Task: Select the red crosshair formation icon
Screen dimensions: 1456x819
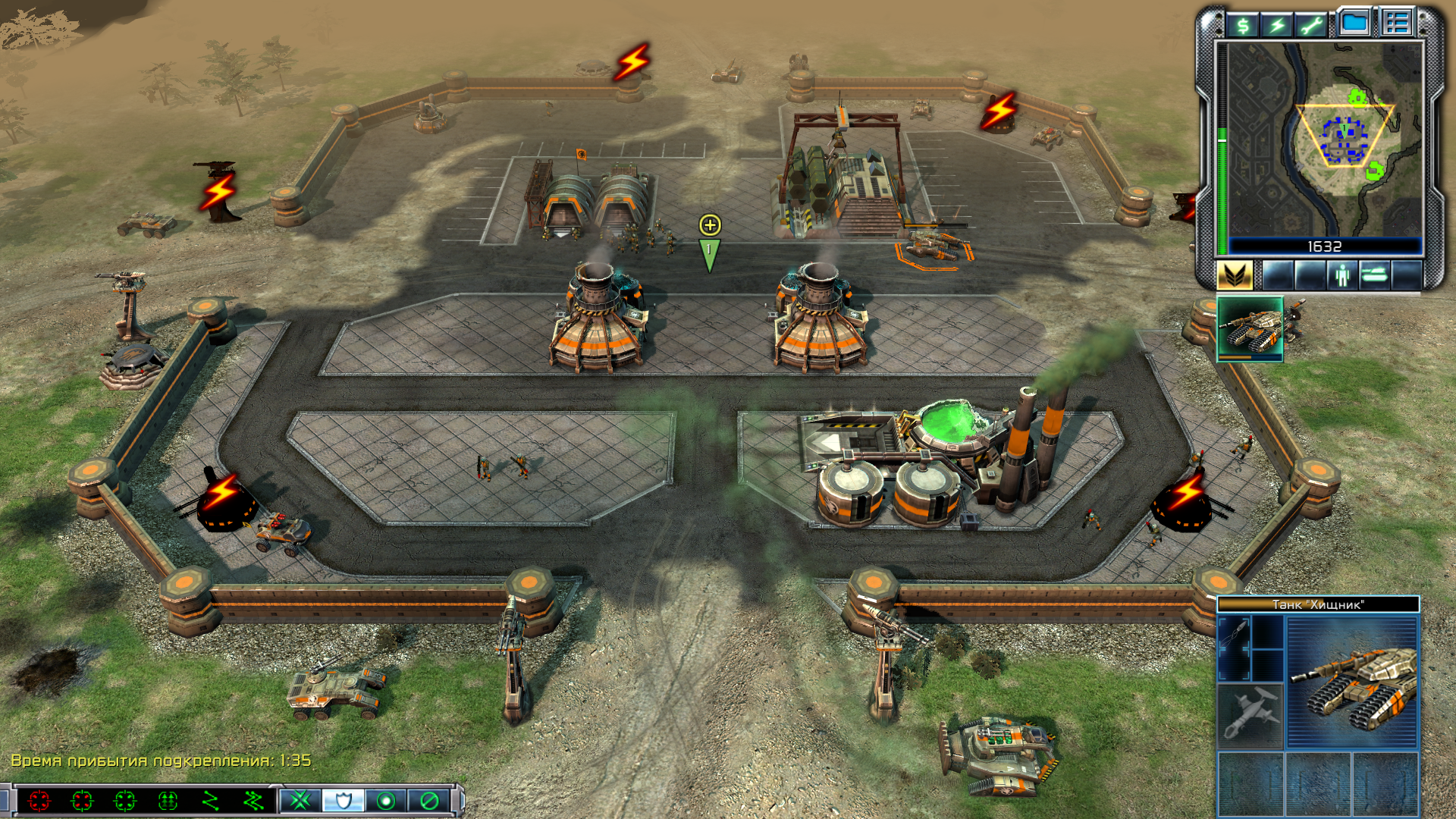Action: click(39, 800)
